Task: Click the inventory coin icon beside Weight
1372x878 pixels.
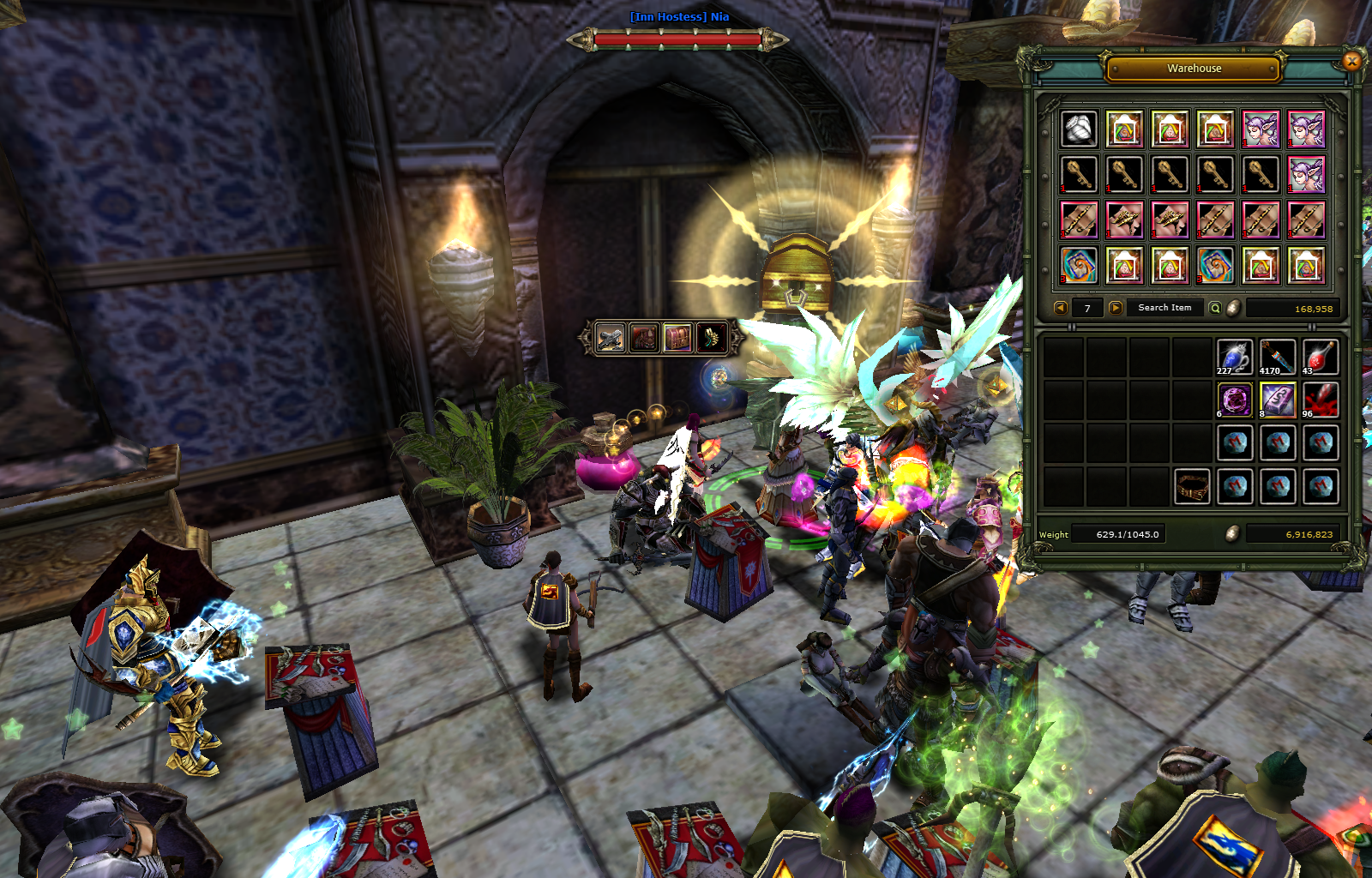Action: click(1232, 533)
